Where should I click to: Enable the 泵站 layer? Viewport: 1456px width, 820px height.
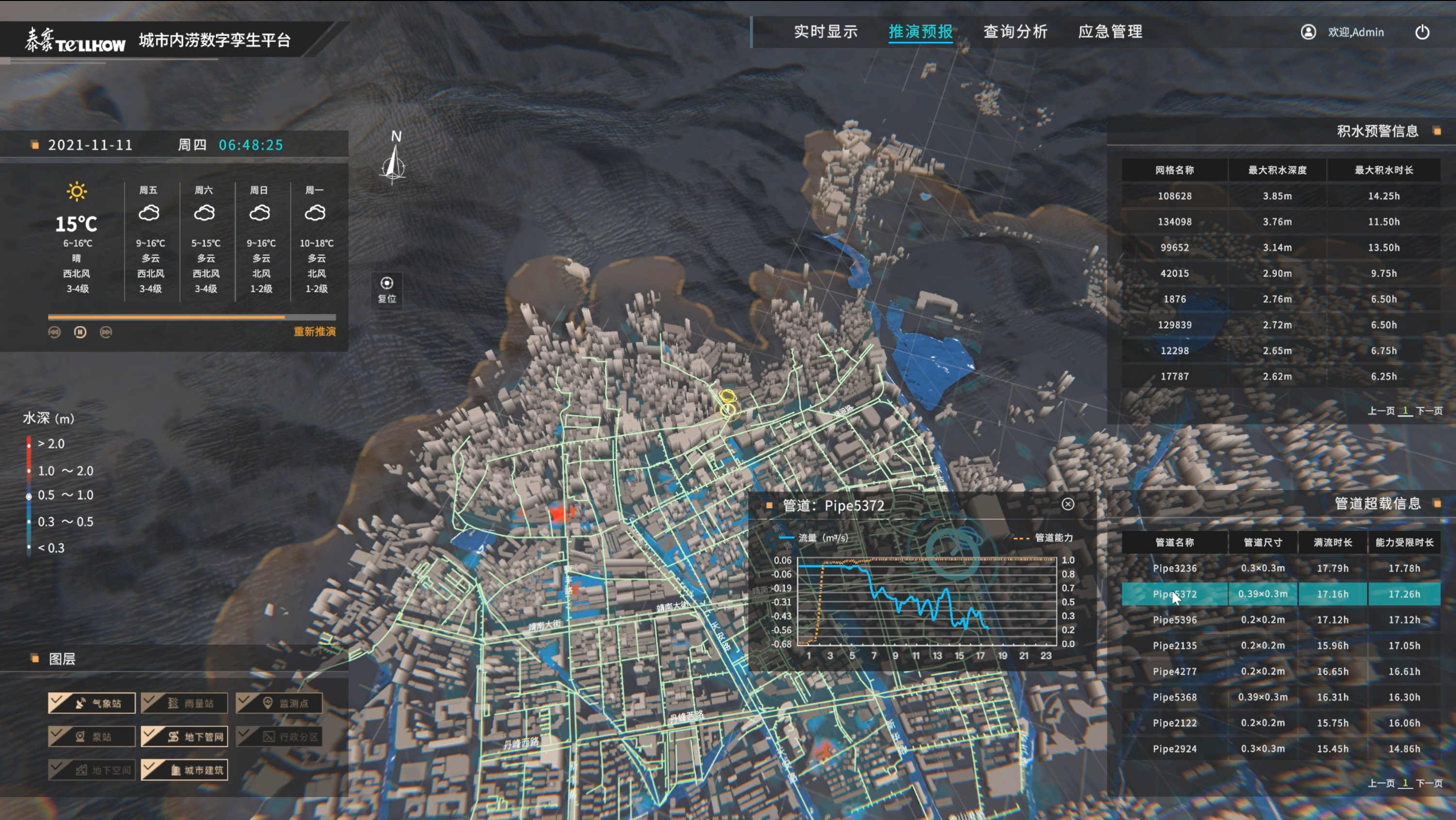point(92,737)
